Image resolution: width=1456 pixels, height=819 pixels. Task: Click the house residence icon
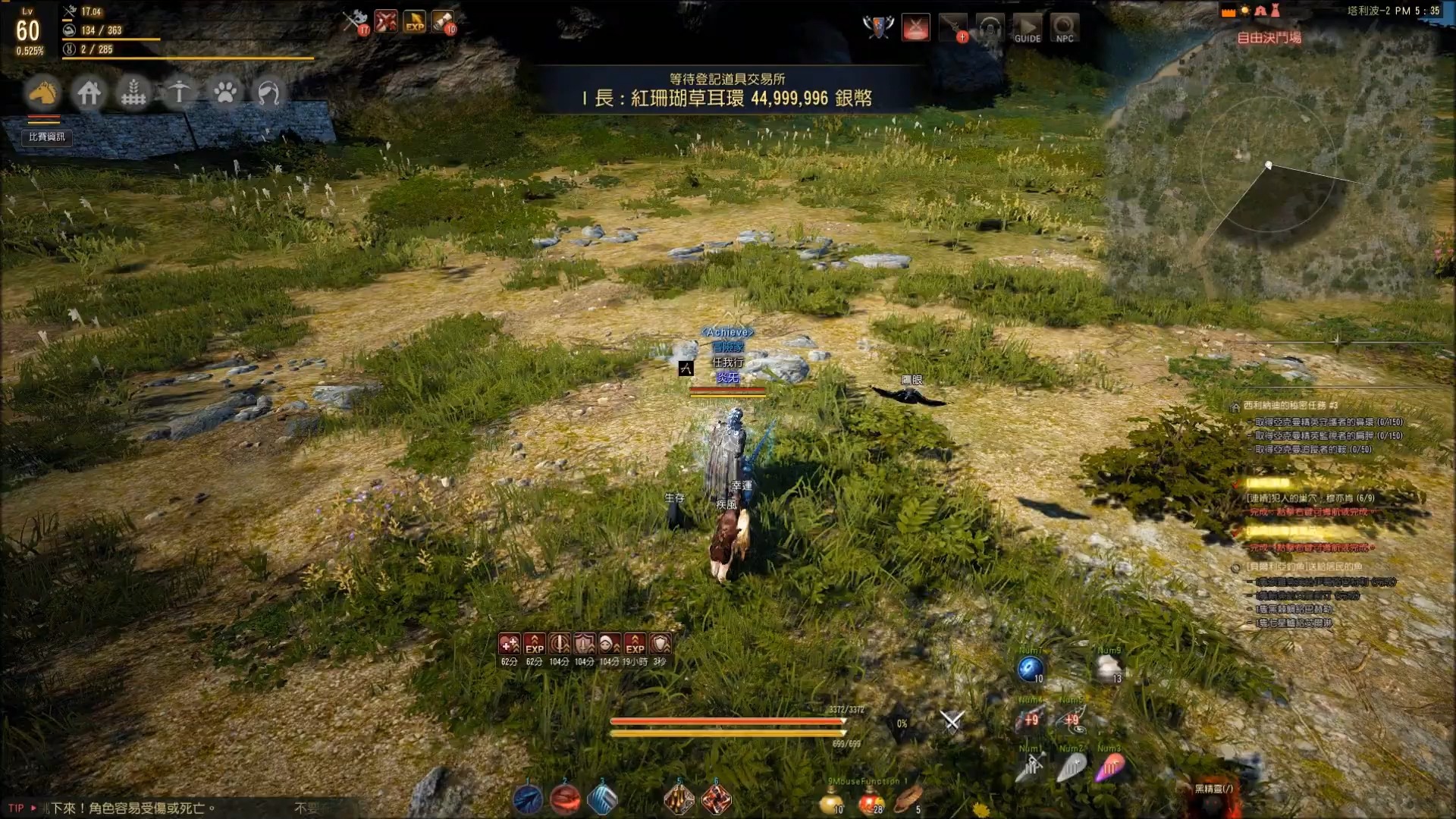[89, 93]
